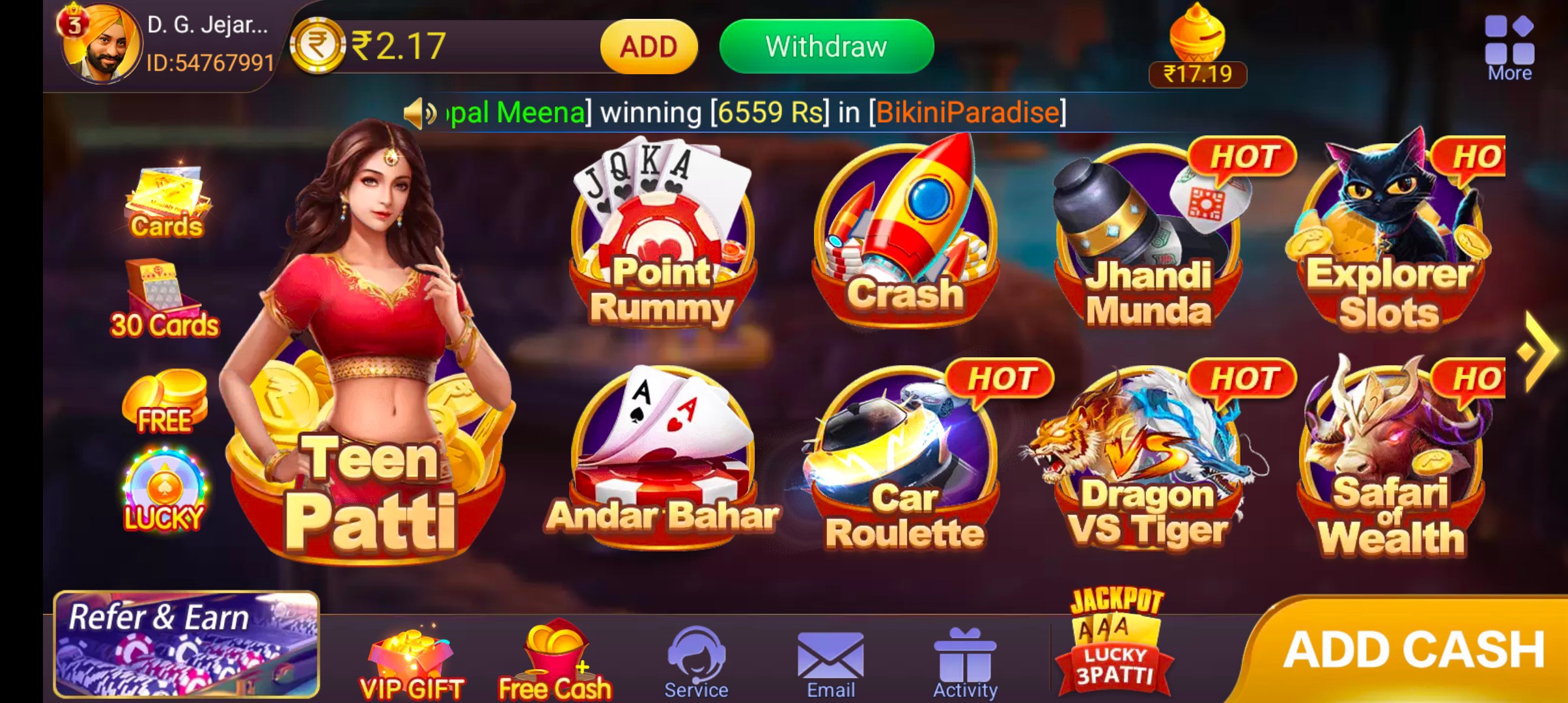This screenshot has width=1568, height=703.
Task: Spin the LUCKY wheel
Action: (163, 485)
